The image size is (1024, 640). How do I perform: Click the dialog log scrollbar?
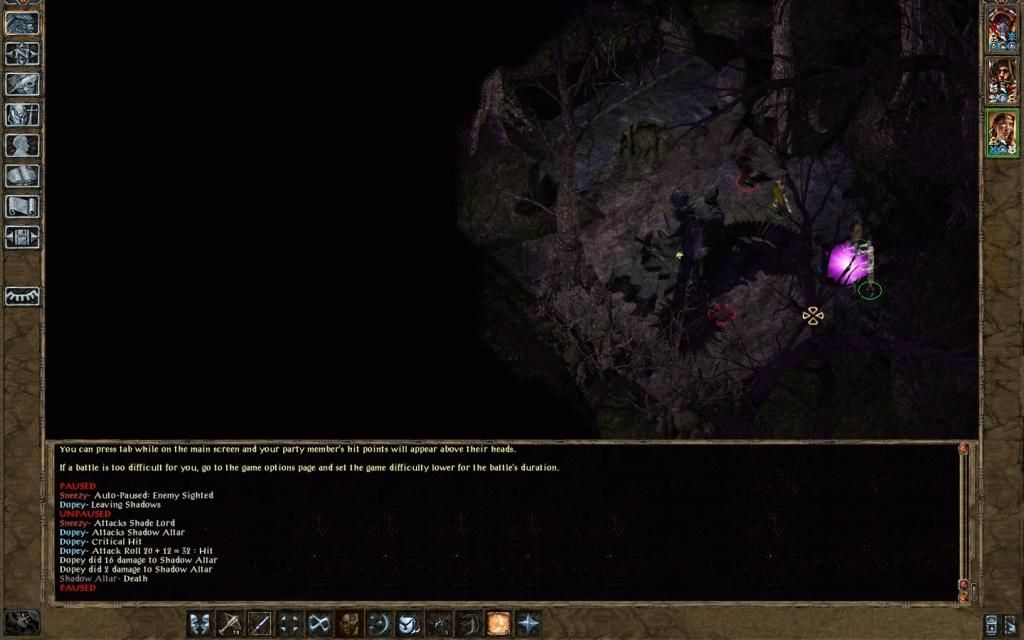click(964, 520)
